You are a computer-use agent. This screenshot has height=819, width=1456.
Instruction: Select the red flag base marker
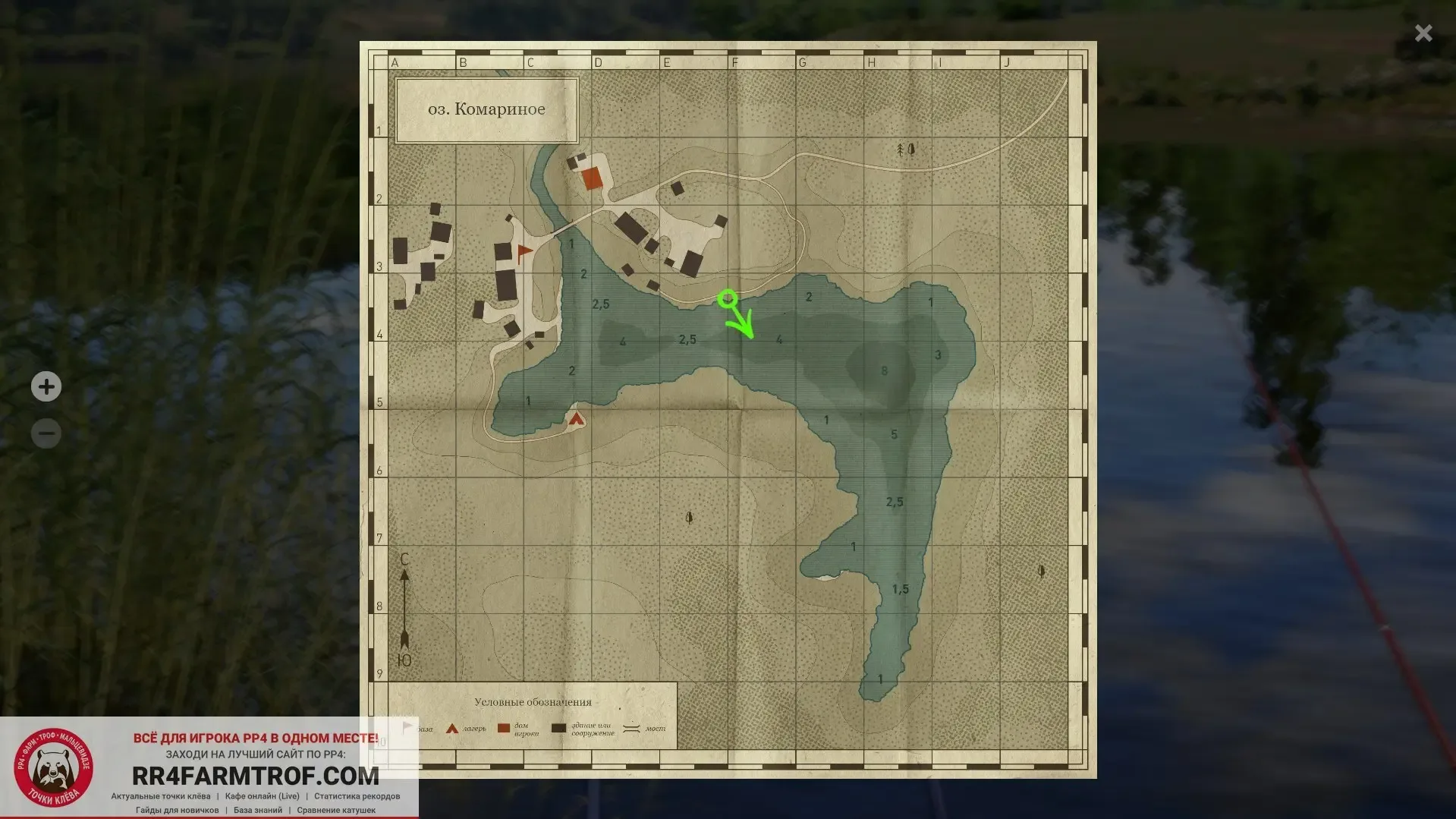tap(524, 252)
